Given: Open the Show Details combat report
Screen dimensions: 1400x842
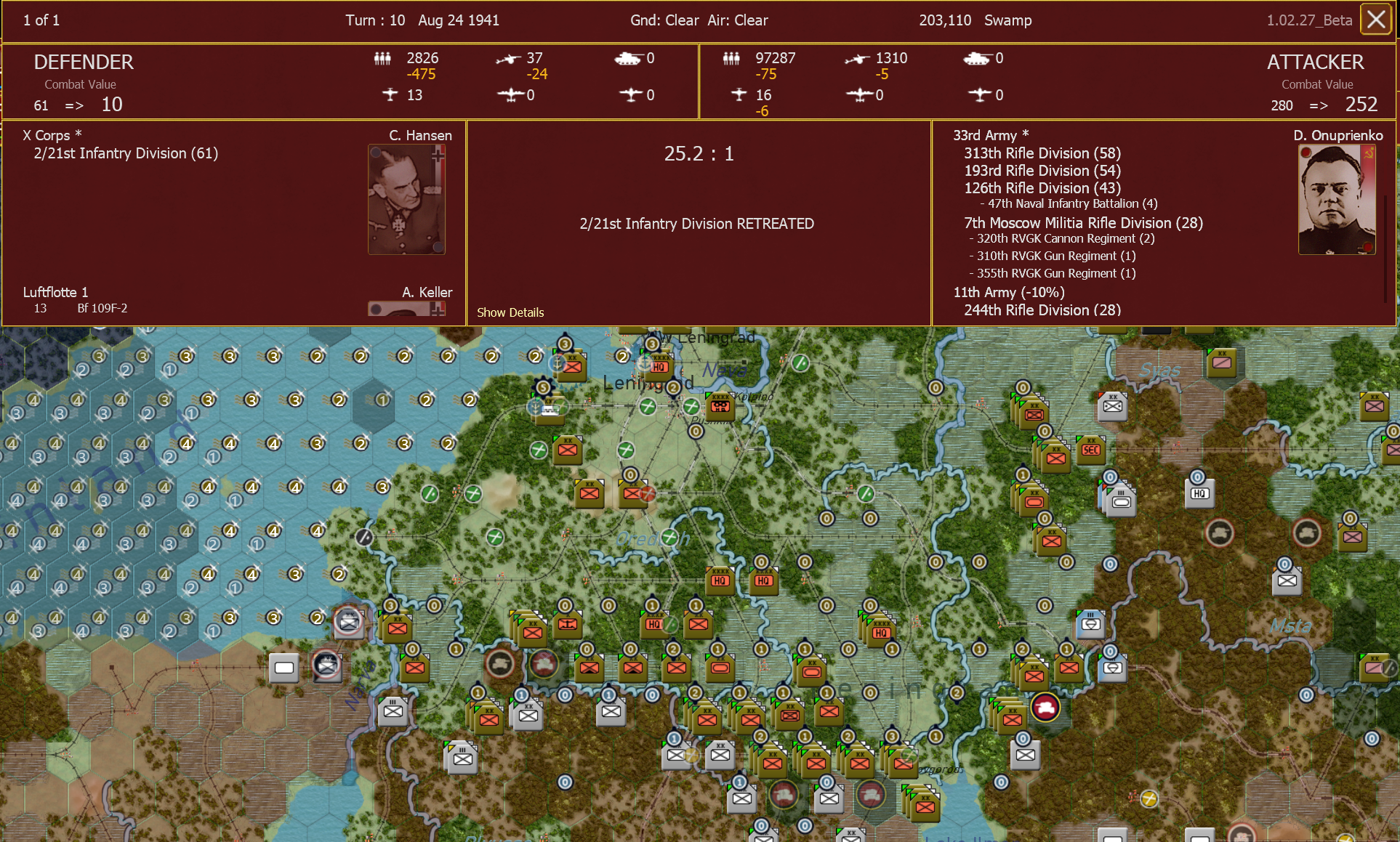Looking at the screenshot, I should tap(510, 312).
